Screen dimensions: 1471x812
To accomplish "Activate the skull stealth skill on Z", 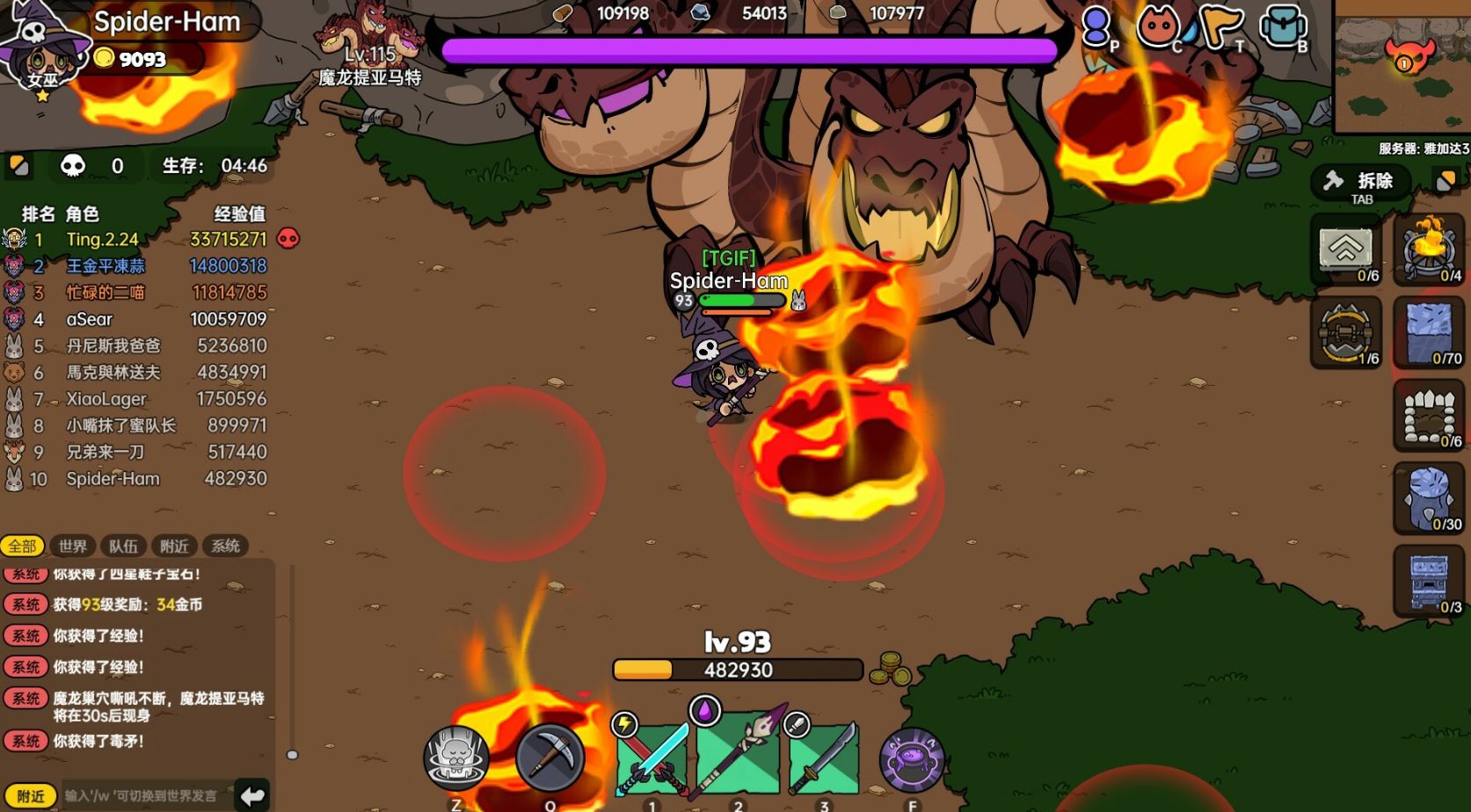I will [455, 757].
